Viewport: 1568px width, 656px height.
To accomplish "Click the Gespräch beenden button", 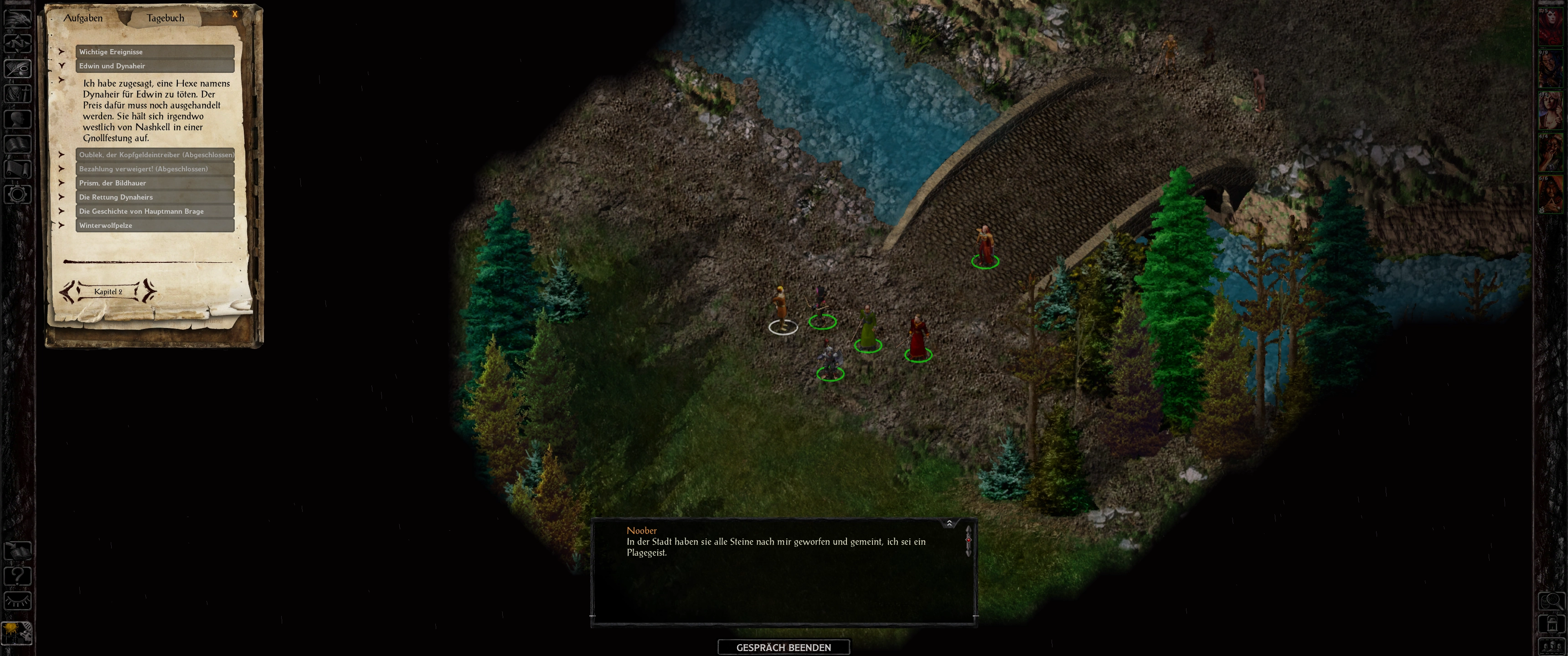I will (784, 647).
